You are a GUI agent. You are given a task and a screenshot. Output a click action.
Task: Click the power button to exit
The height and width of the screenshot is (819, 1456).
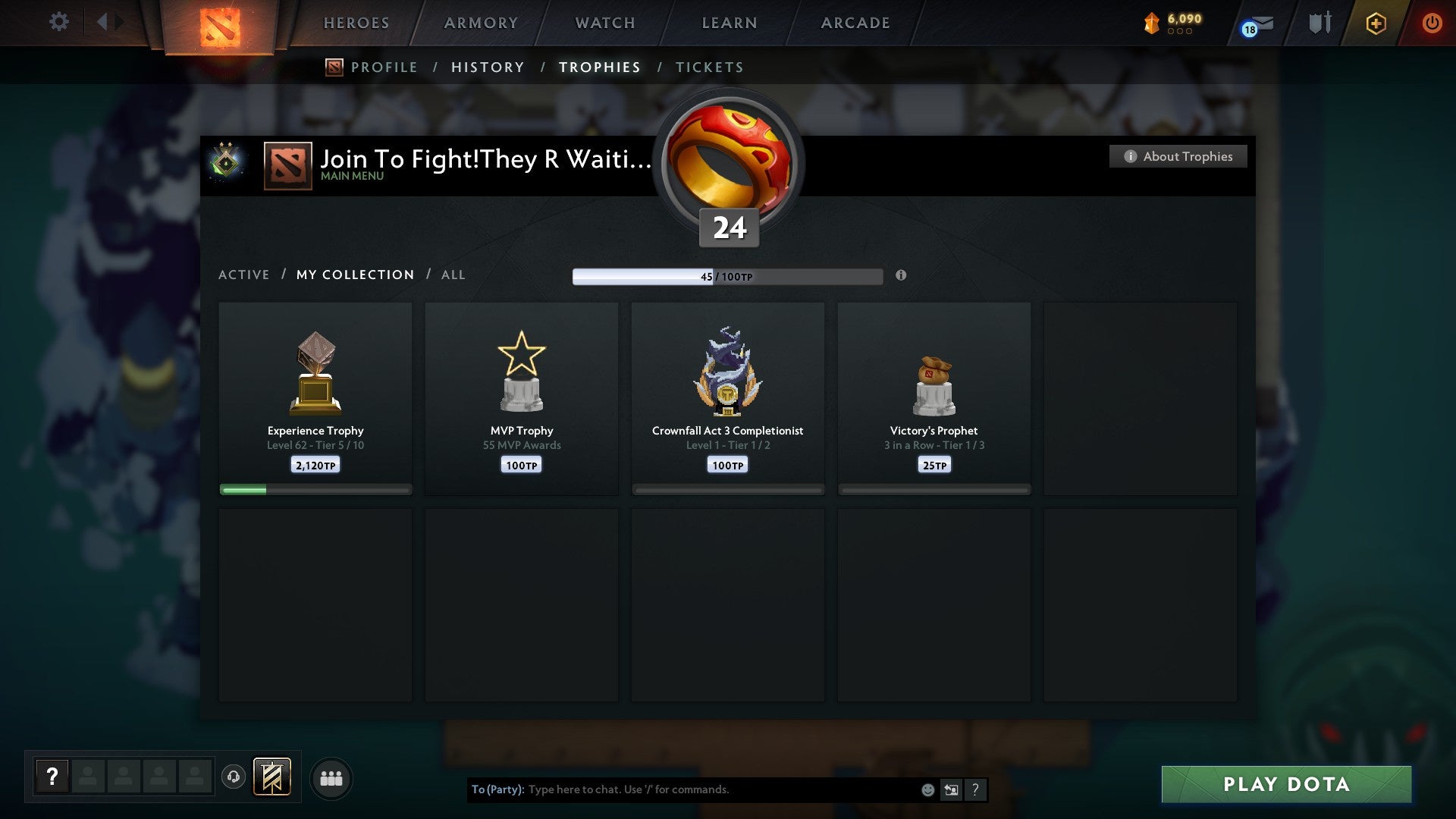(1432, 23)
